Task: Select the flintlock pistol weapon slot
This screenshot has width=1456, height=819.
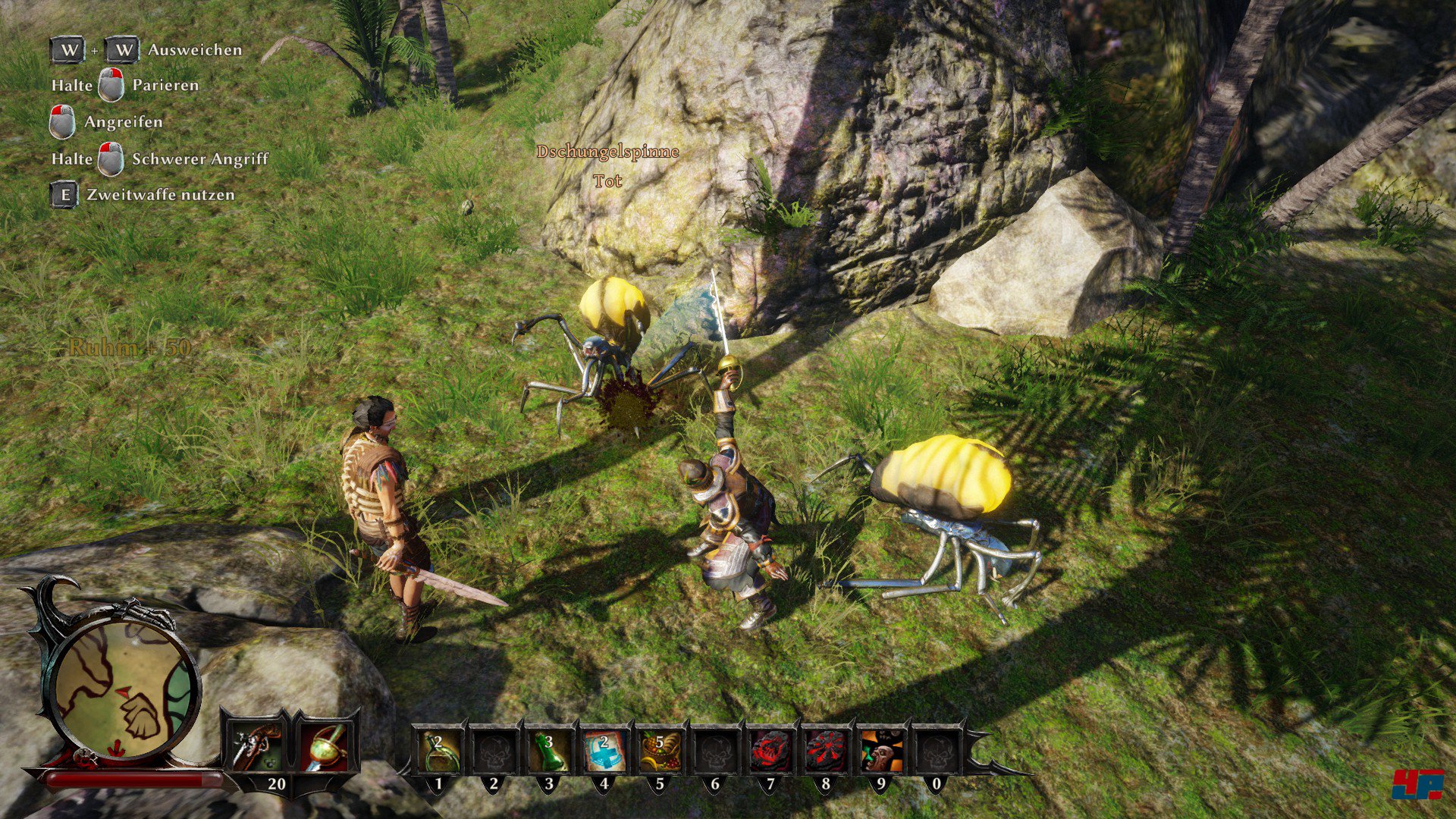Action: click(256, 748)
